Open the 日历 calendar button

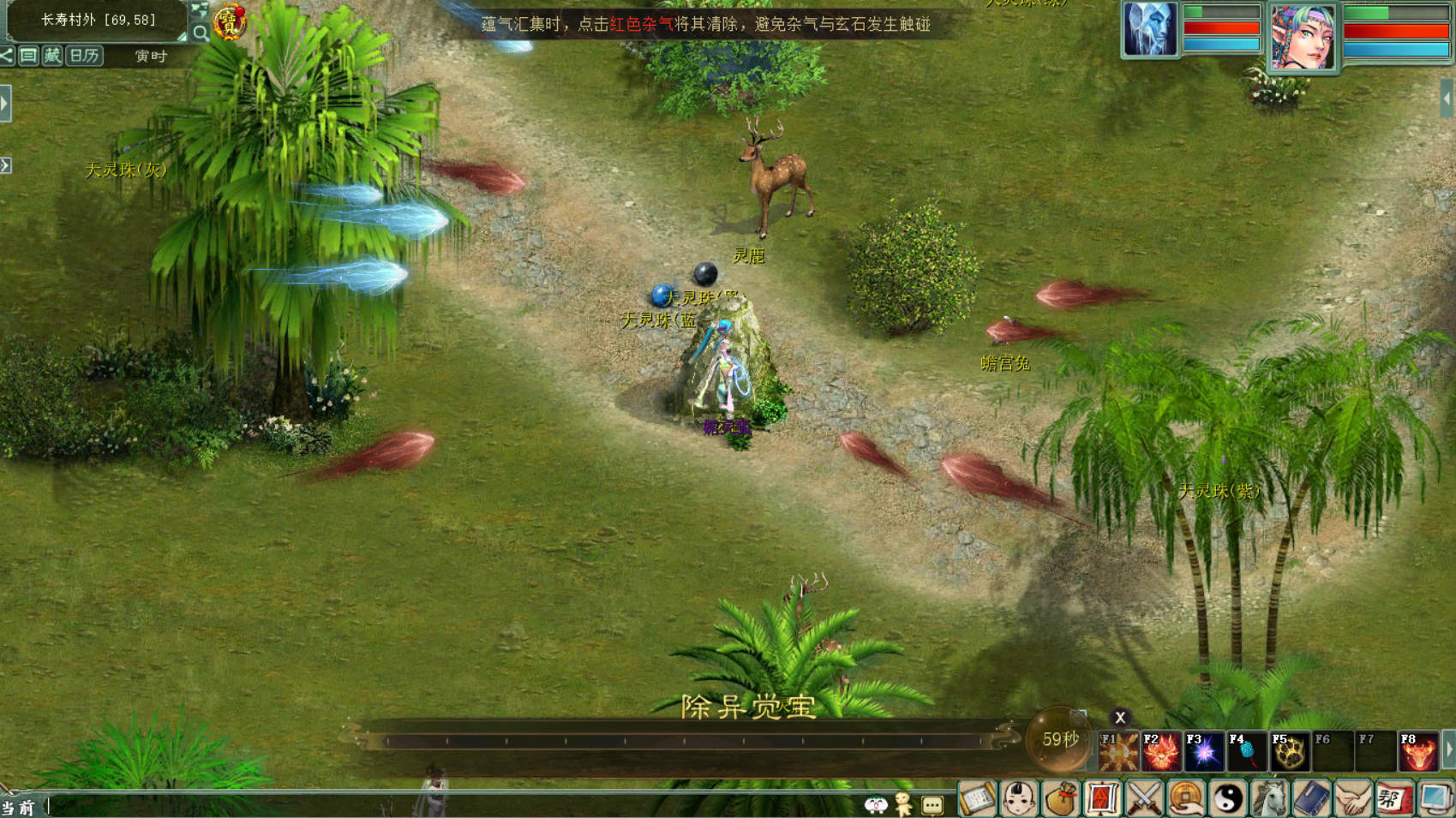pos(84,57)
